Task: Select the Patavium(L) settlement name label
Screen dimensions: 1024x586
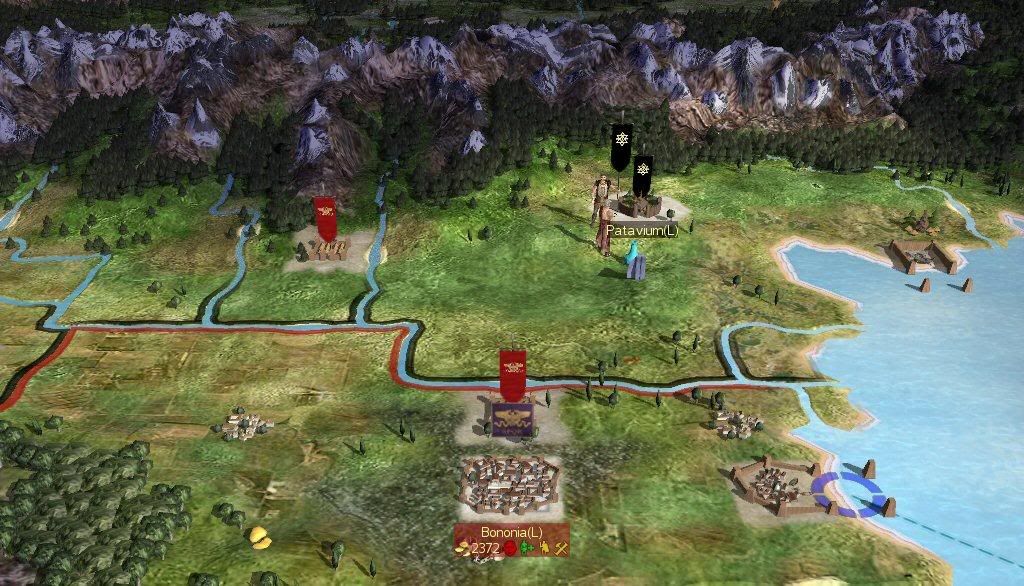Action: pos(635,230)
